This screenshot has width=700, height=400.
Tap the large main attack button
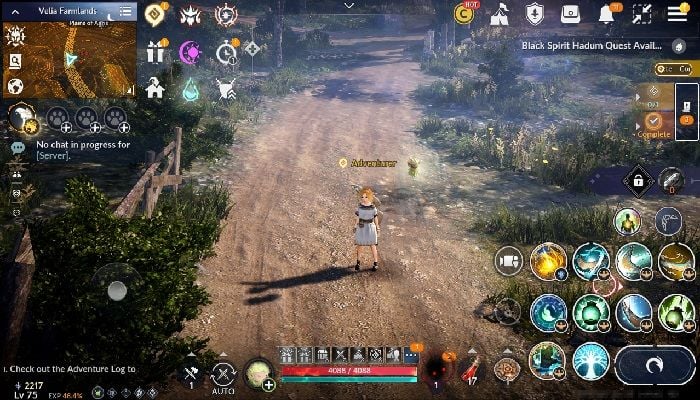pyautogui.click(x=655, y=365)
